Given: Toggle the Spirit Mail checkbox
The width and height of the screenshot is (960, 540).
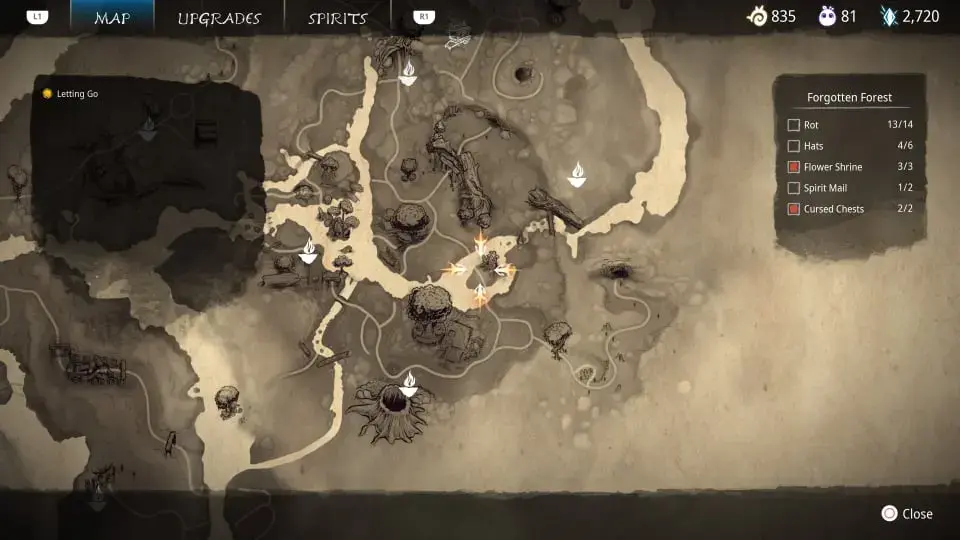Looking at the screenshot, I should [x=794, y=188].
